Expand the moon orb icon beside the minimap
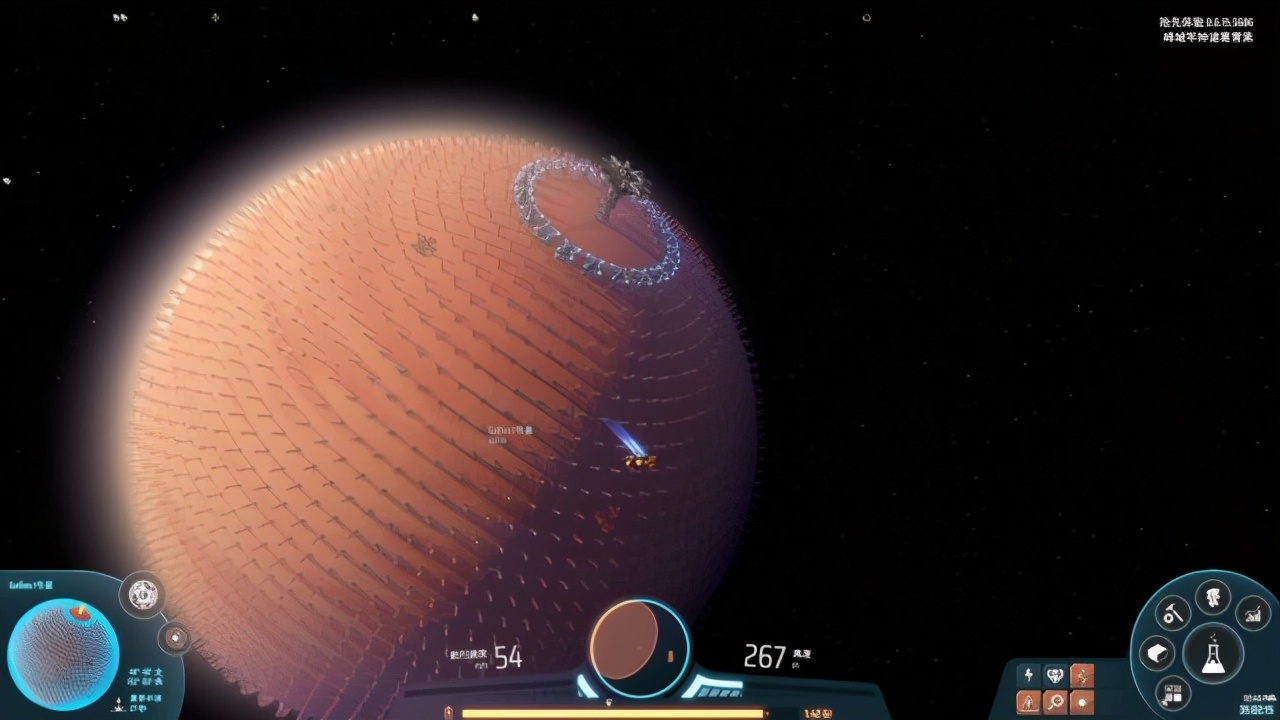The width and height of the screenshot is (1280, 720). coord(175,637)
